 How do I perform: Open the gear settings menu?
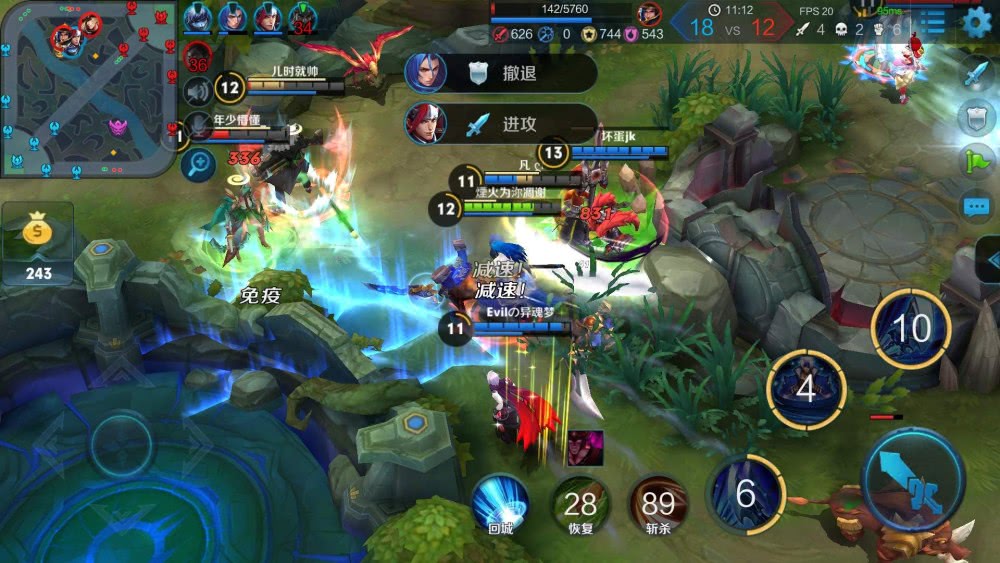(976, 22)
